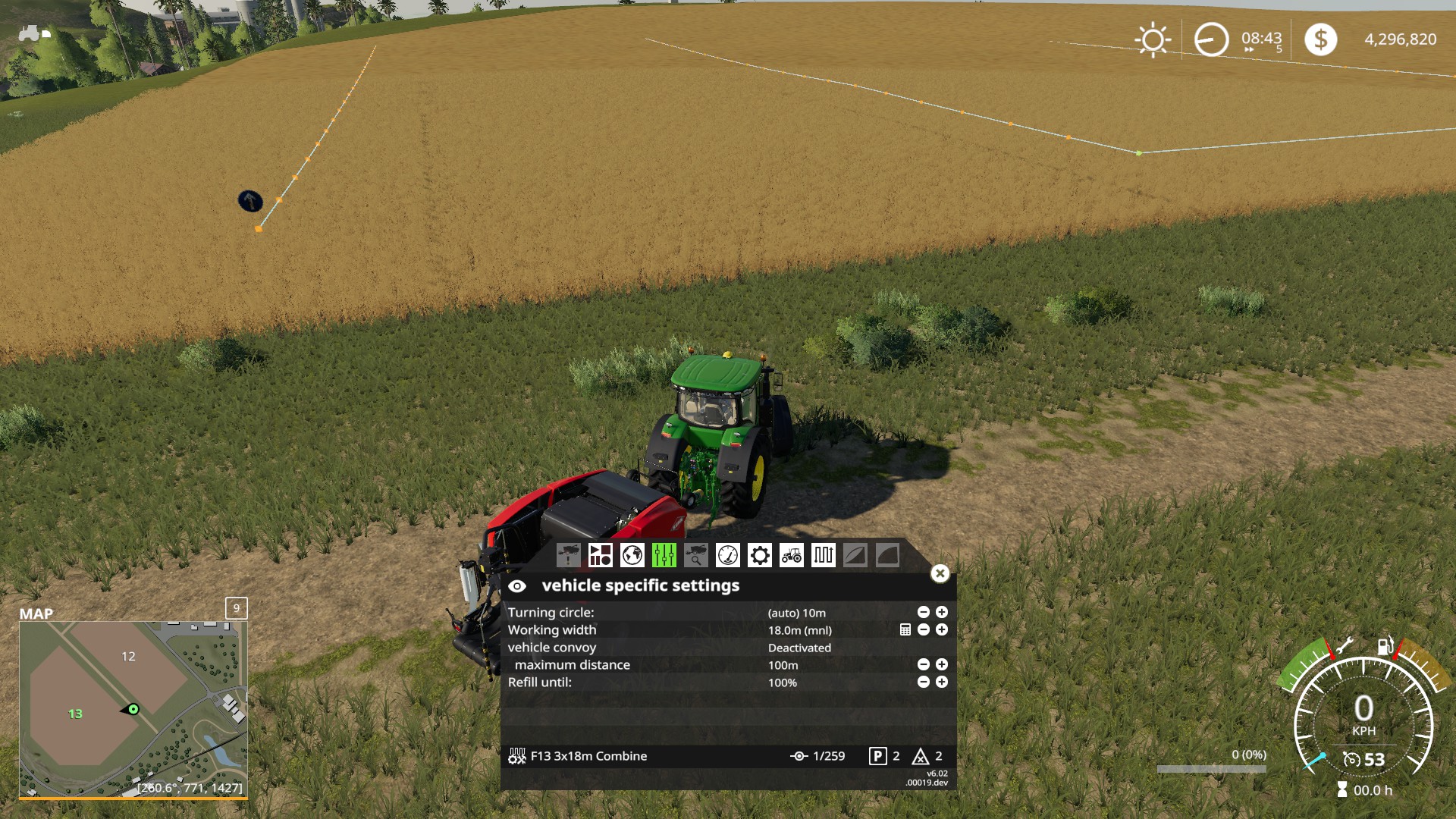Screen dimensions: 1456x819
Task: Click the calculator icon next to Working width
Action: (905, 629)
